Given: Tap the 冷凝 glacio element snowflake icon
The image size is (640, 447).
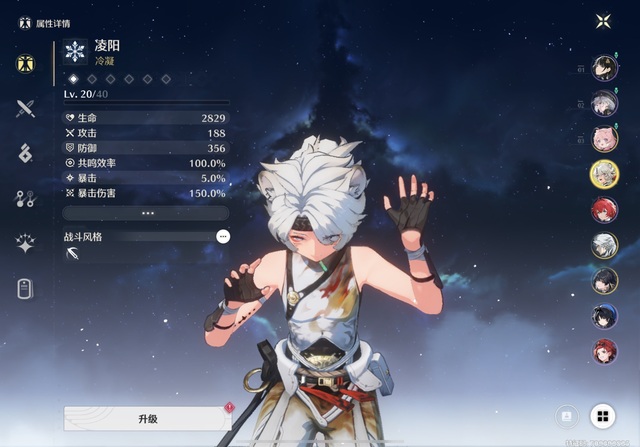Looking at the screenshot, I should (75, 52).
